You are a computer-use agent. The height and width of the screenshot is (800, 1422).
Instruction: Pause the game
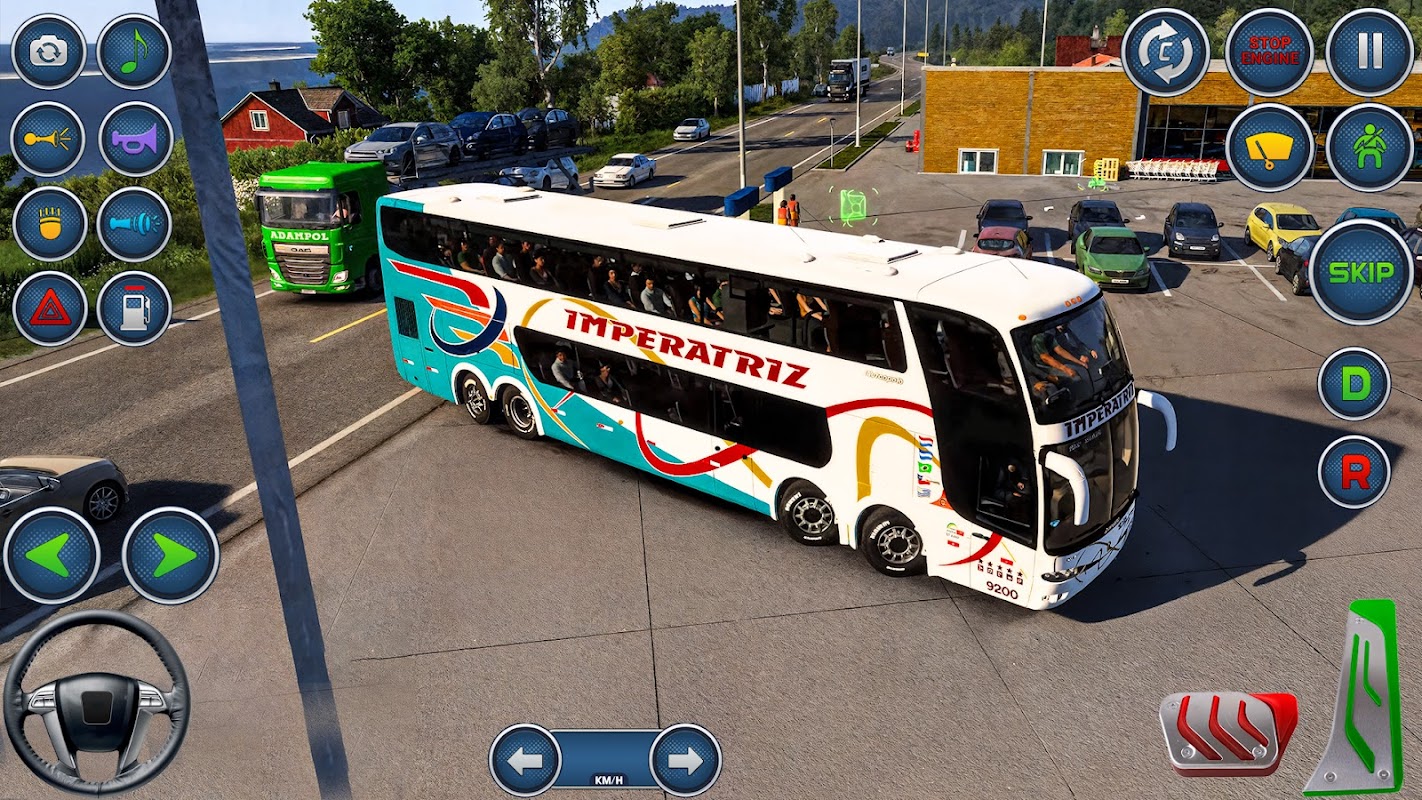coord(1370,52)
